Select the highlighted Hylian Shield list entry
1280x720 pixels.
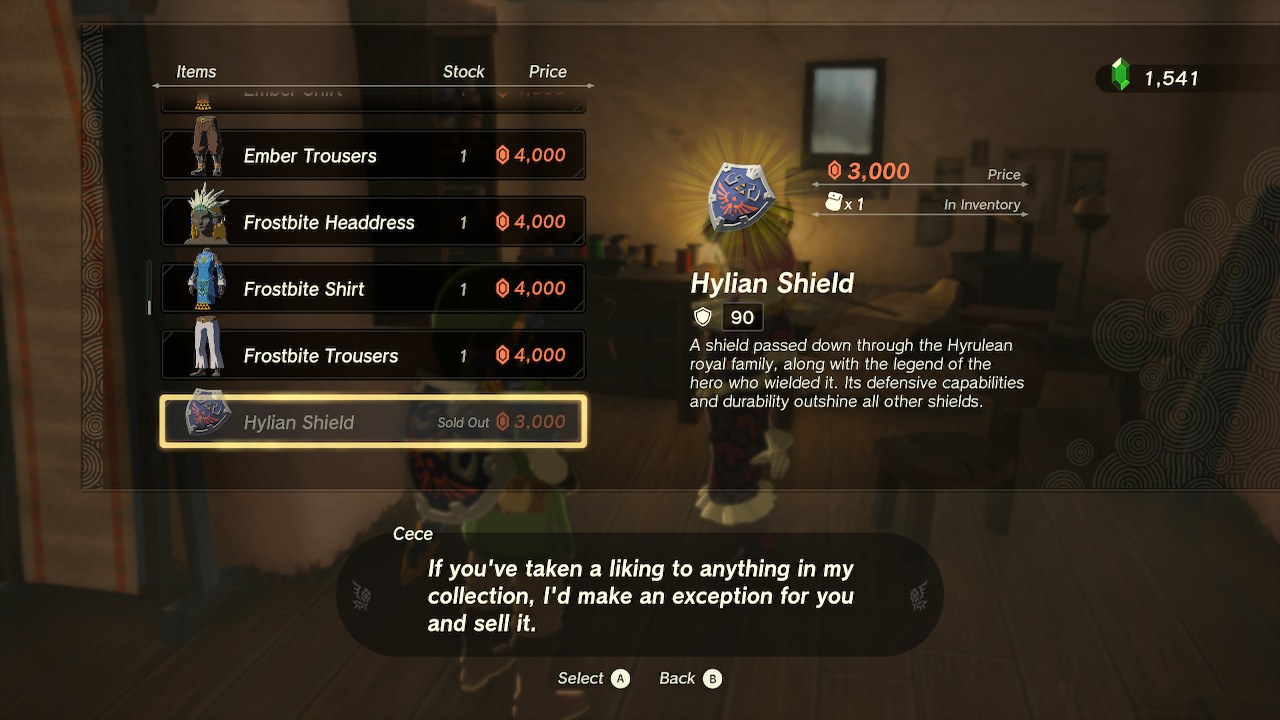tap(372, 420)
